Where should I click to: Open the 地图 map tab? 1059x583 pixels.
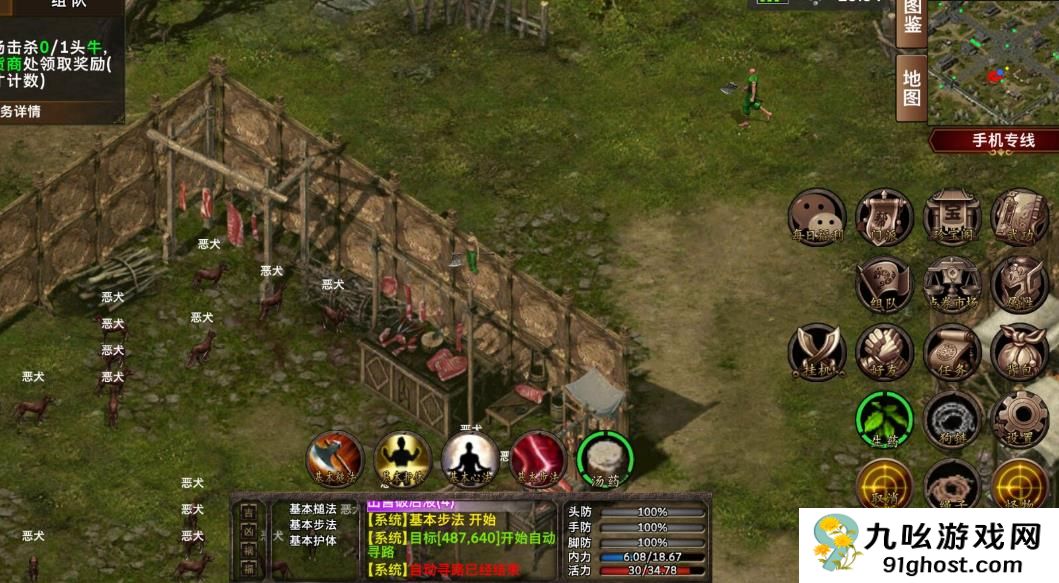point(911,86)
